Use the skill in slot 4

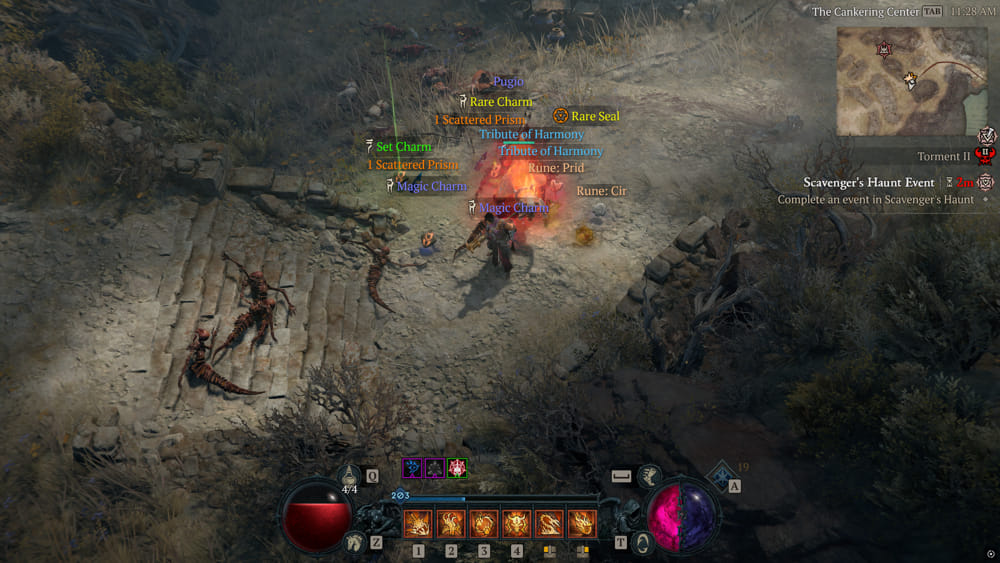(x=516, y=523)
